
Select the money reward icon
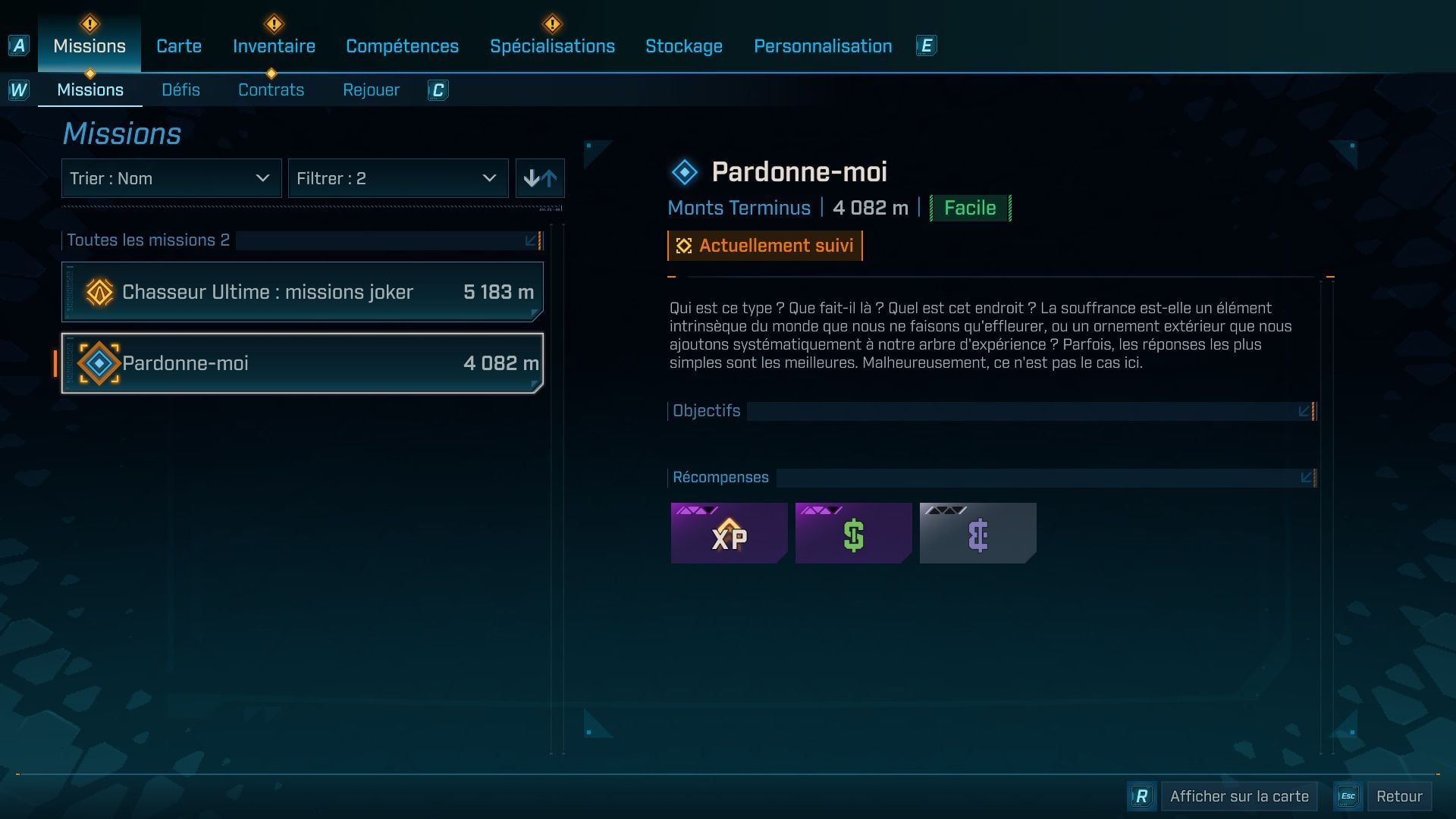coord(853,533)
